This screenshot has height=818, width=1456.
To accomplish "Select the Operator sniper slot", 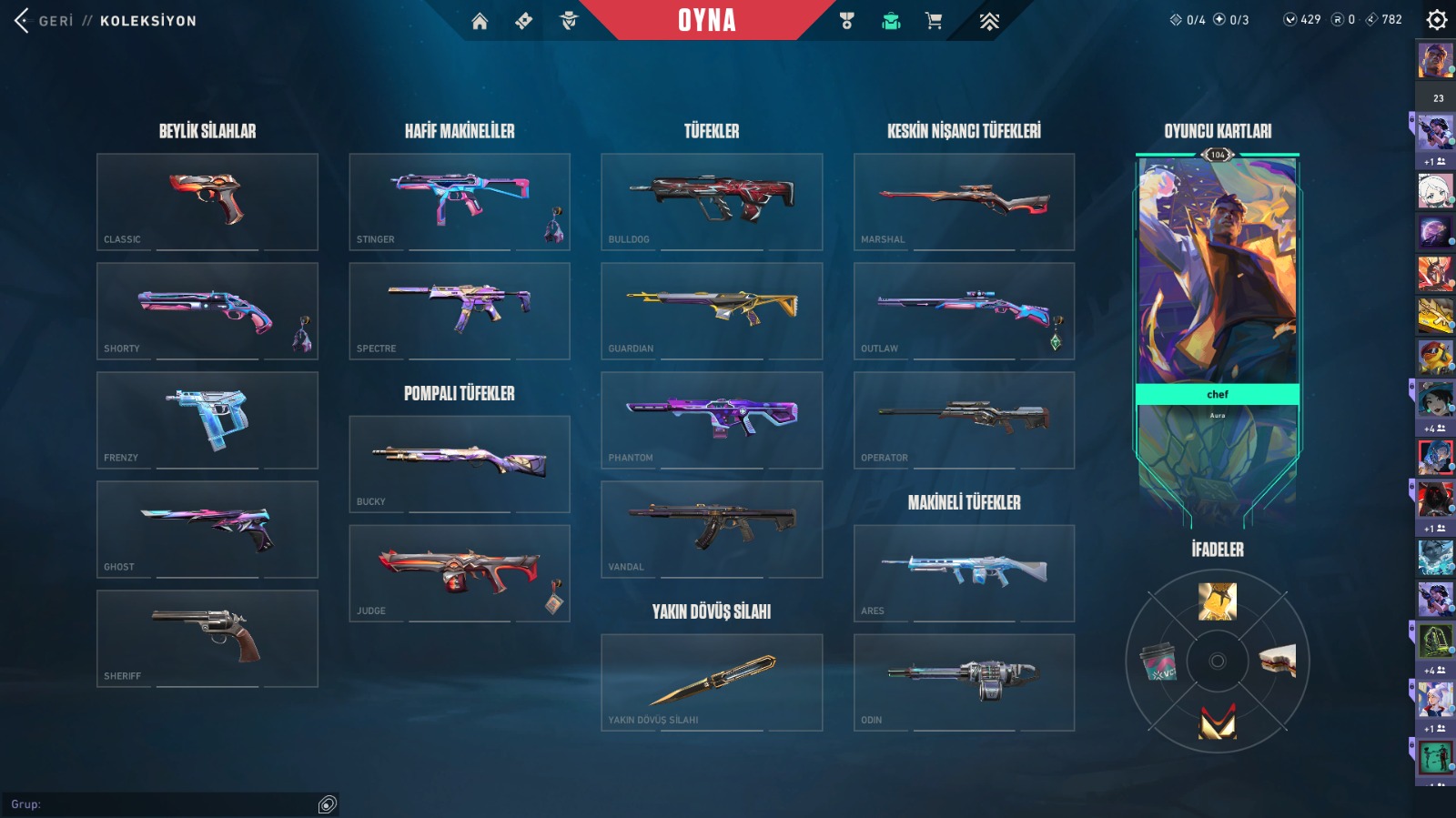I will pyautogui.click(x=964, y=419).
